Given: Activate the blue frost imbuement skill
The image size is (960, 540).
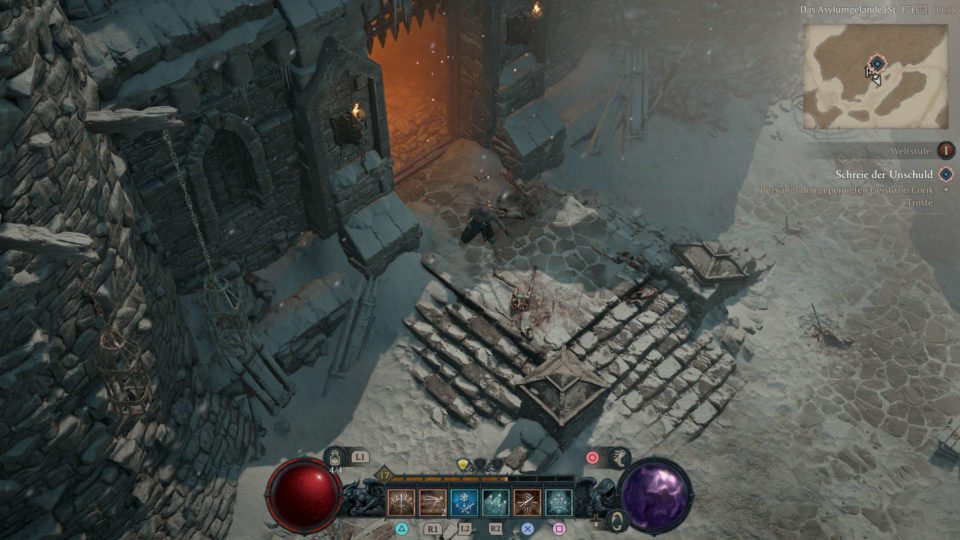Looking at the screenshot, I should click(464, 502).
